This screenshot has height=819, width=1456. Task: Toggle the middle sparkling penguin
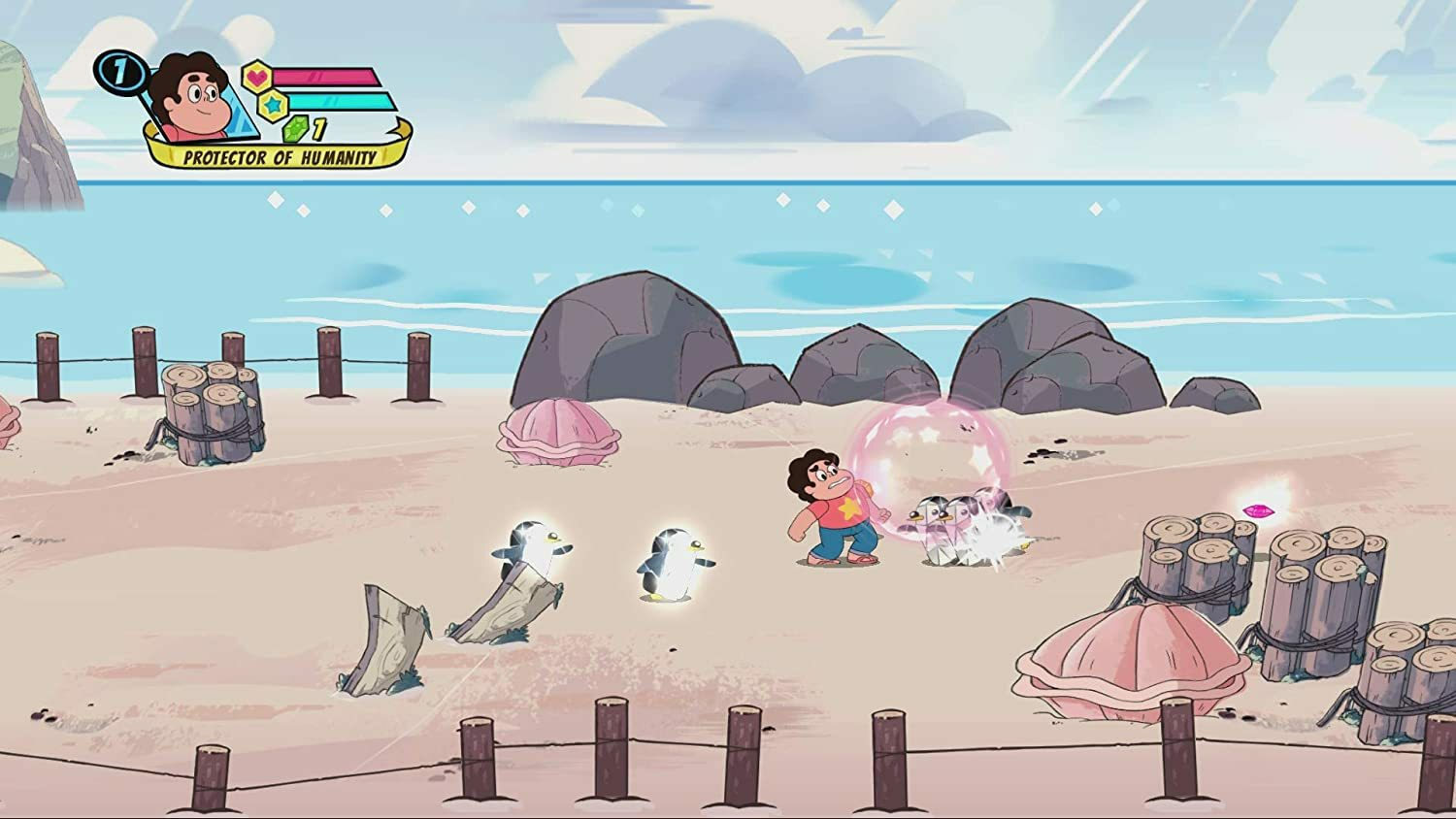[x=675, y=563]
